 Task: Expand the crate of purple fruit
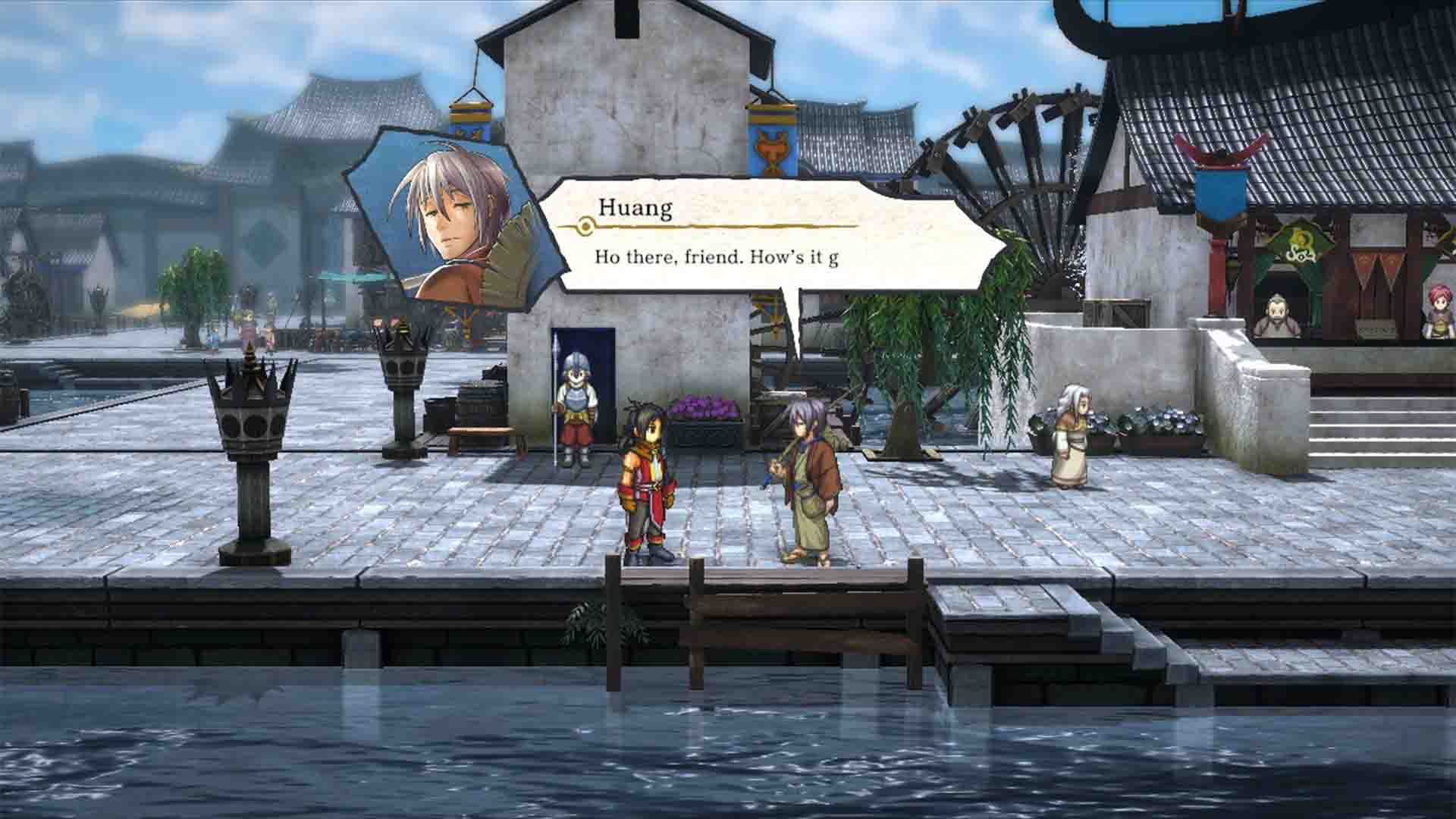click(x=705, y=413)
